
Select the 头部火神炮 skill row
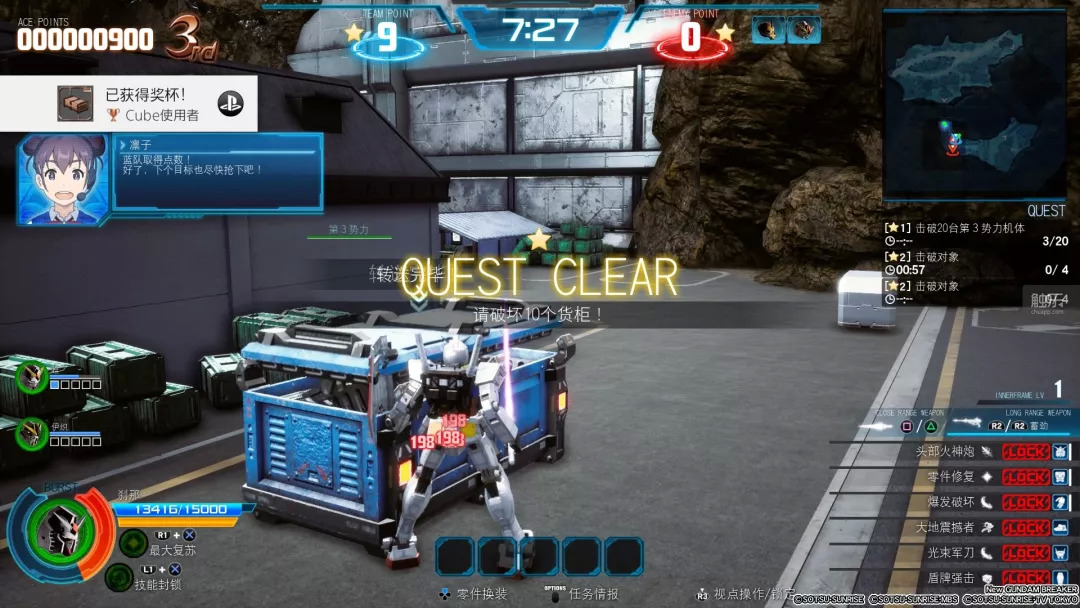tap(958, 451)
